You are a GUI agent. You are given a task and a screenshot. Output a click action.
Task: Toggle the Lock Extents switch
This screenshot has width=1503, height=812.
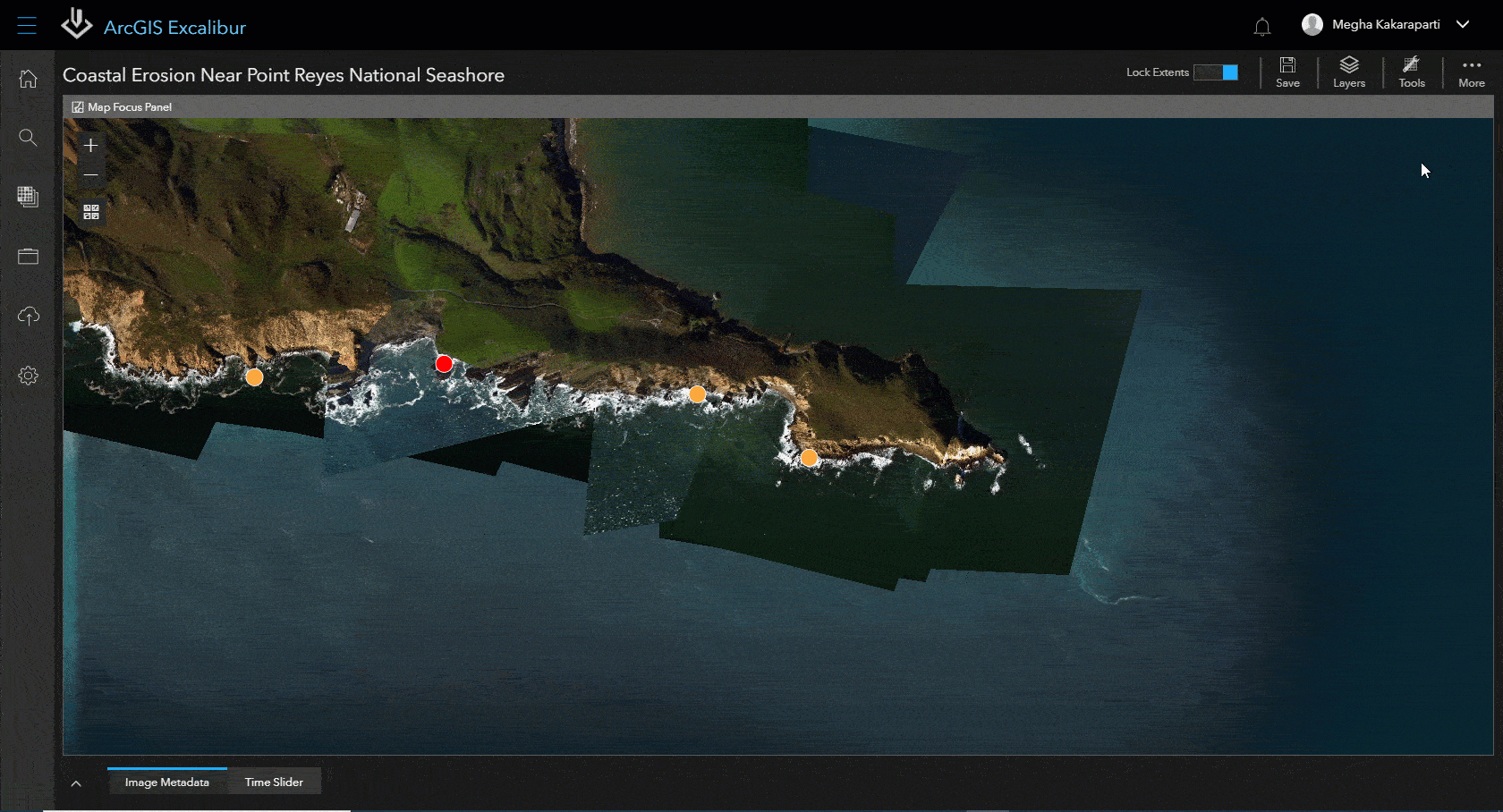click(x=1216, y=72)
